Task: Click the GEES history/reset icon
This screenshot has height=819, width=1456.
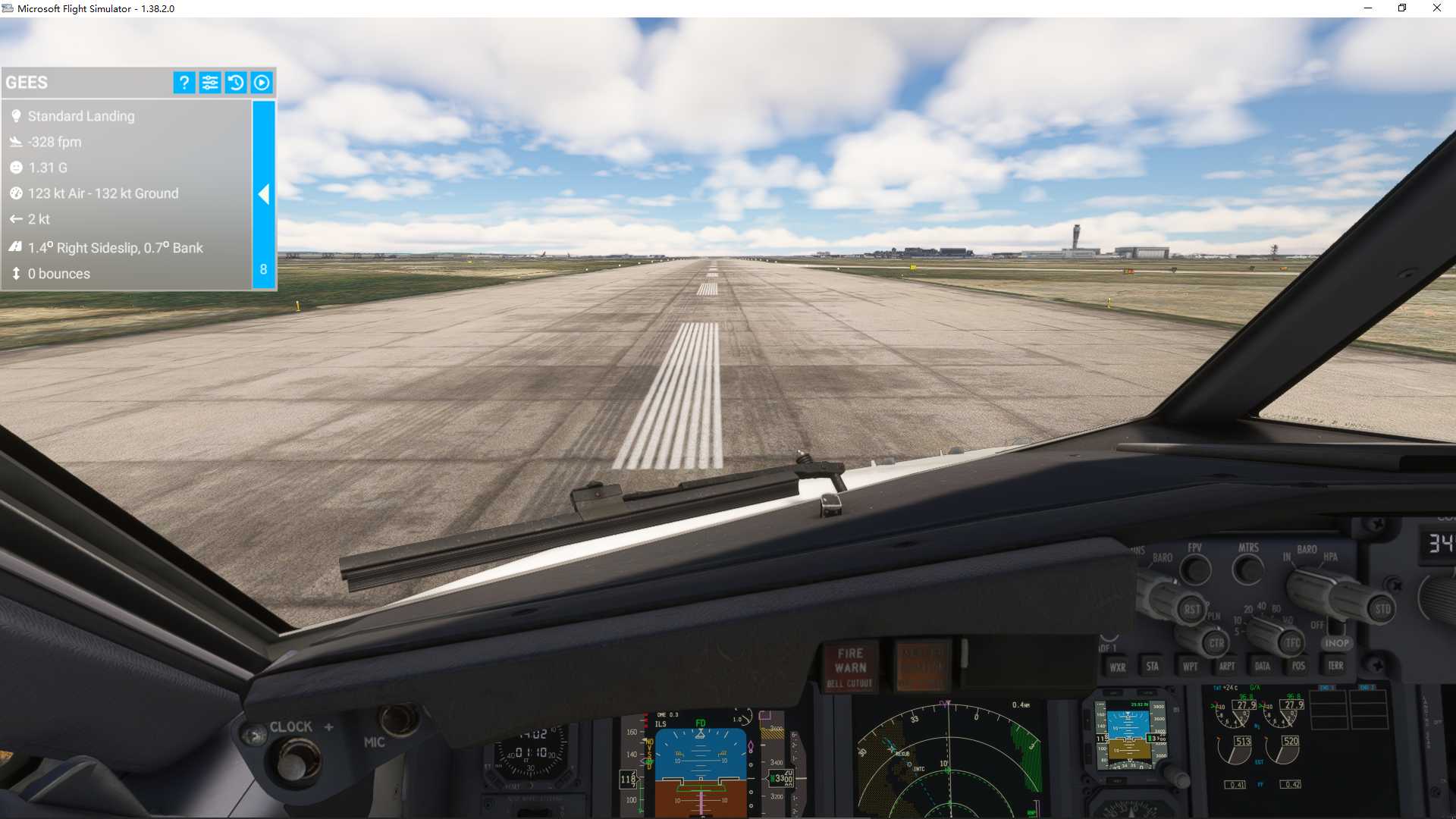Action: pyautogui.click(x=236, y=83)
